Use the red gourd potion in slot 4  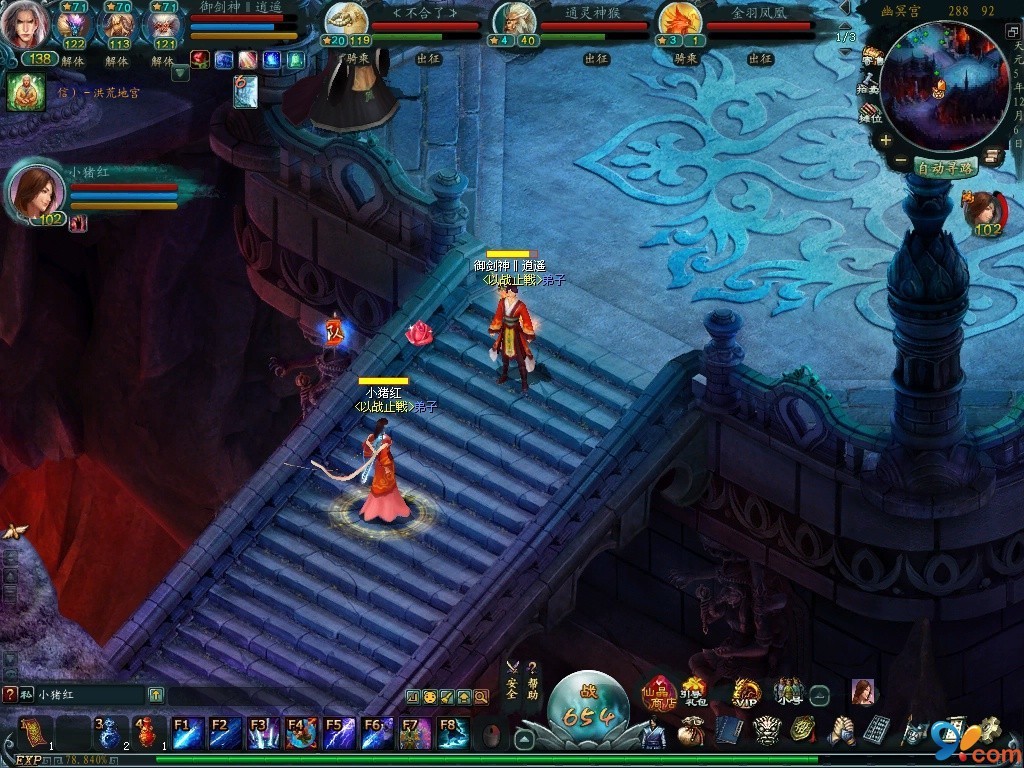point(147,733)
